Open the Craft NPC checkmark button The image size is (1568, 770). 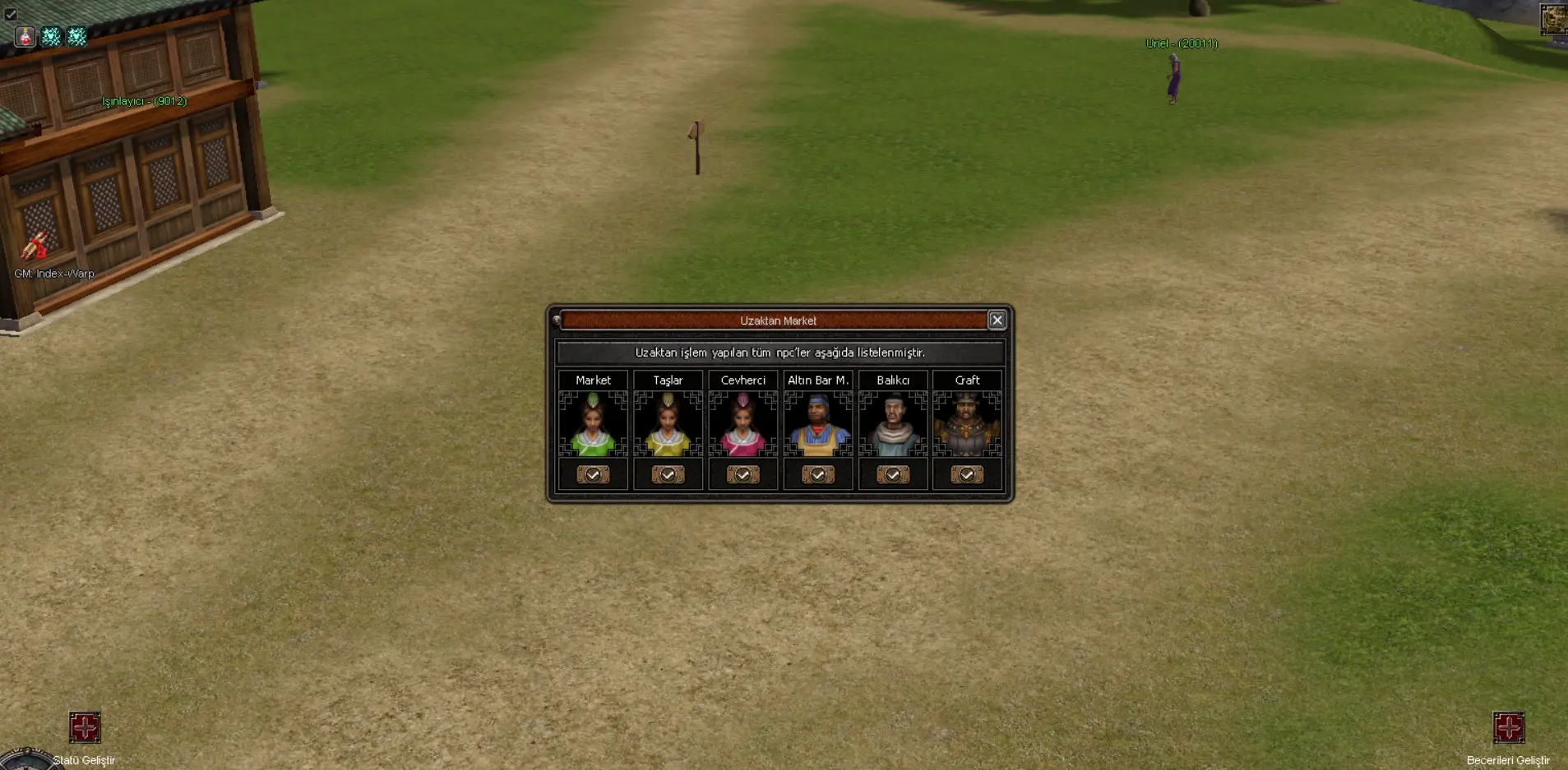(967, 475)
